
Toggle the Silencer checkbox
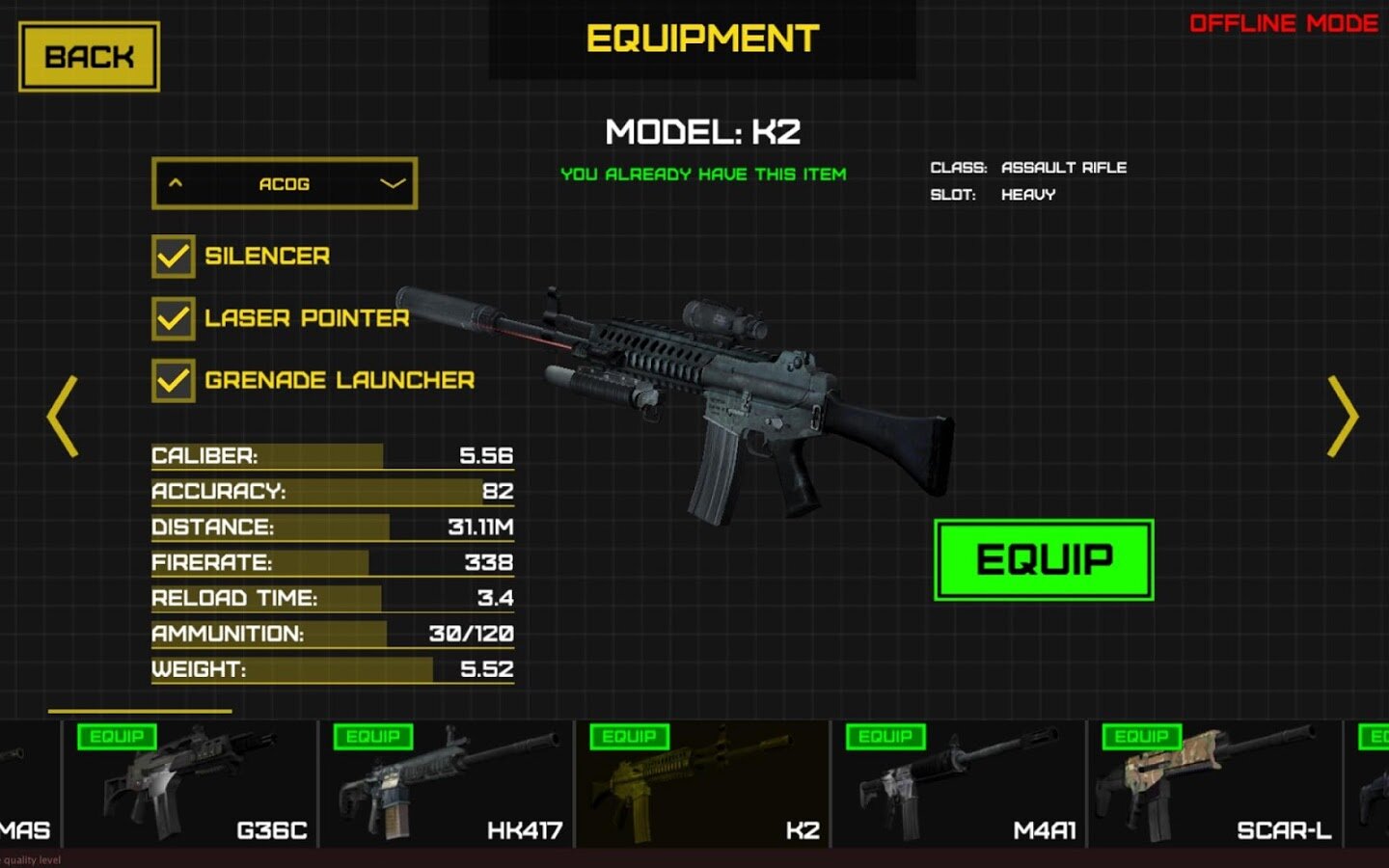[x=174, y=257]
